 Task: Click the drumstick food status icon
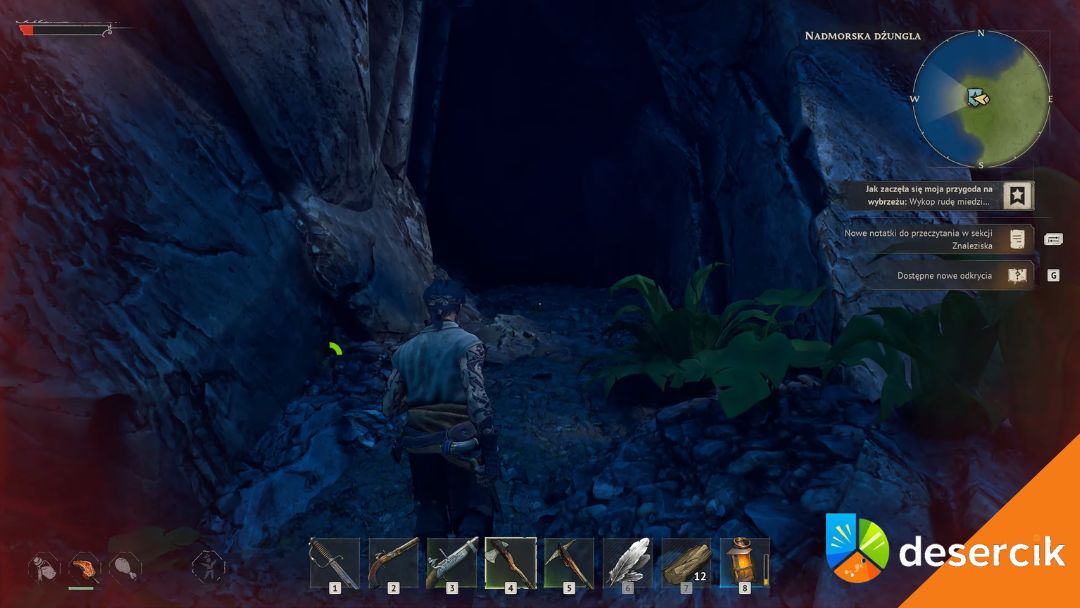click(125, 567)
